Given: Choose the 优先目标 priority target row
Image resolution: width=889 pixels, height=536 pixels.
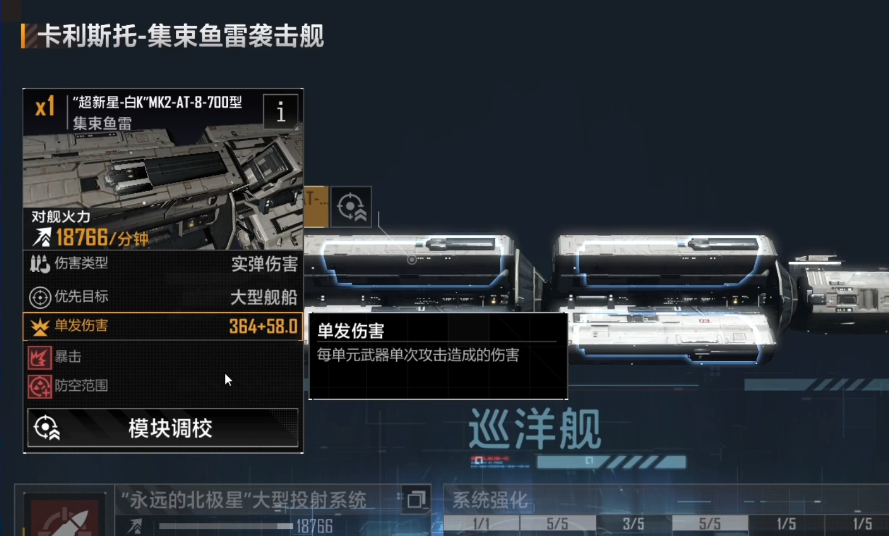Looking at the screenshot, I should (x=162, y=296).
